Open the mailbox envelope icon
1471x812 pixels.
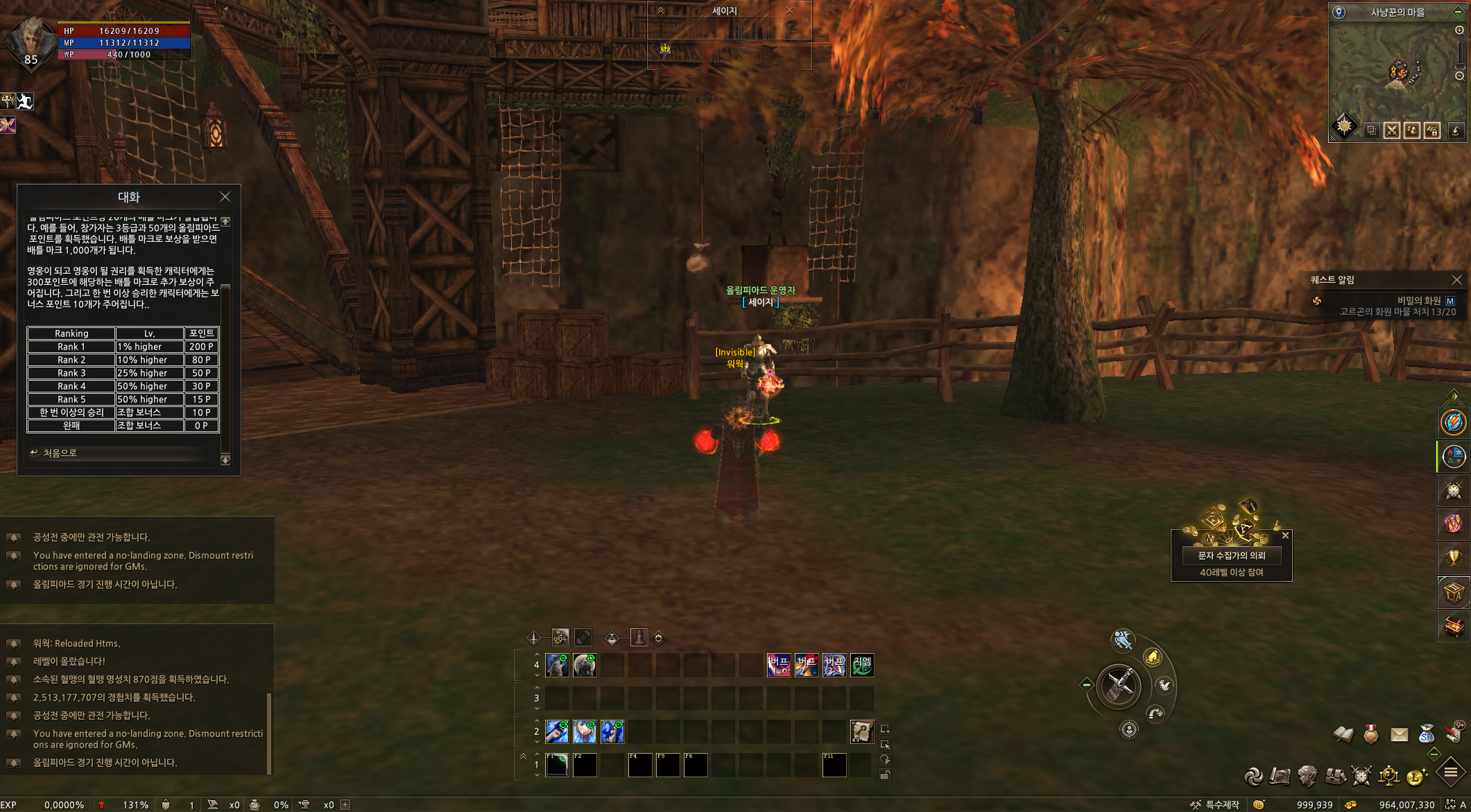[x=1399, y=734]
